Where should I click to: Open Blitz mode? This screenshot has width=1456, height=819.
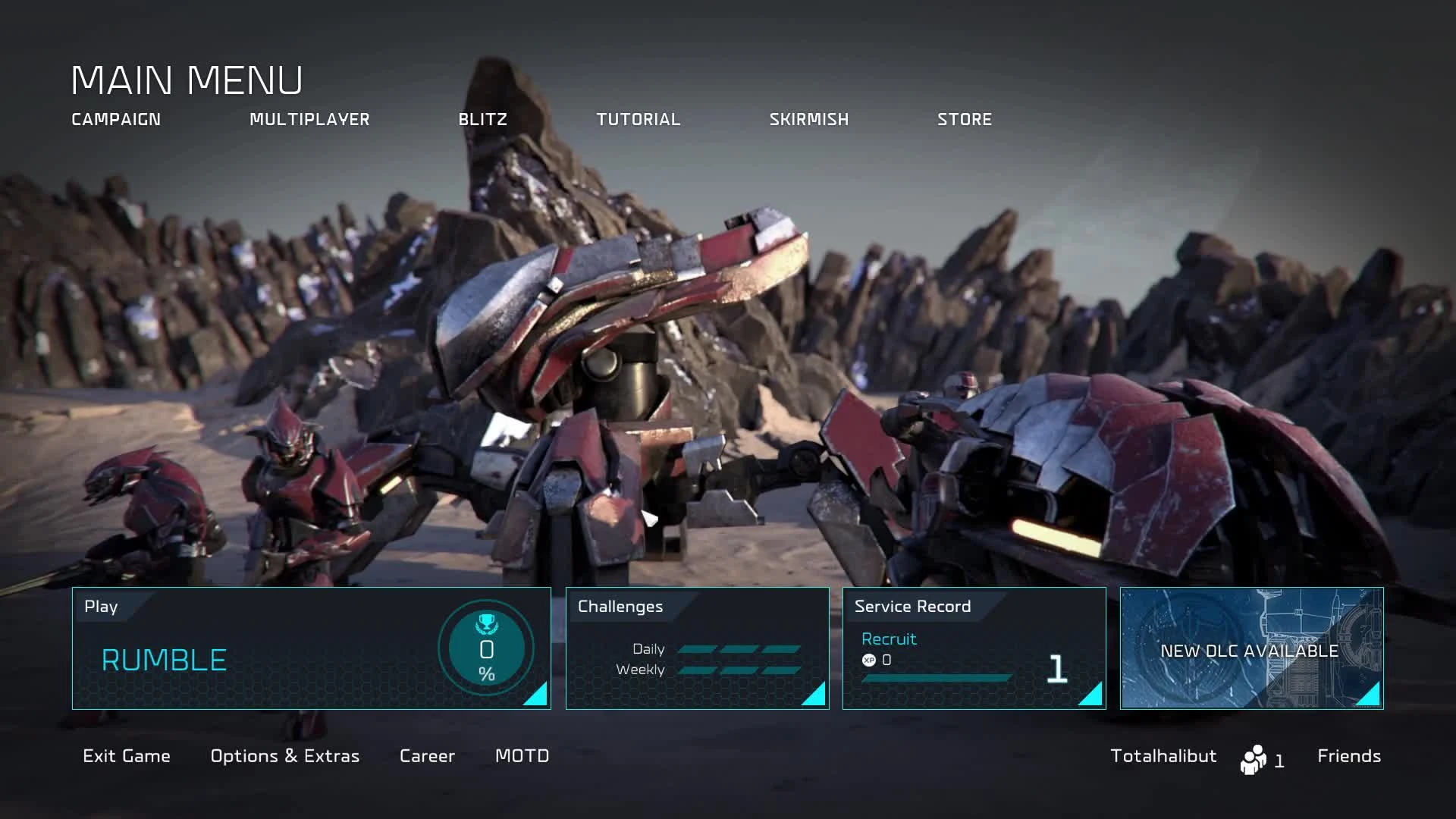[482, 119]
